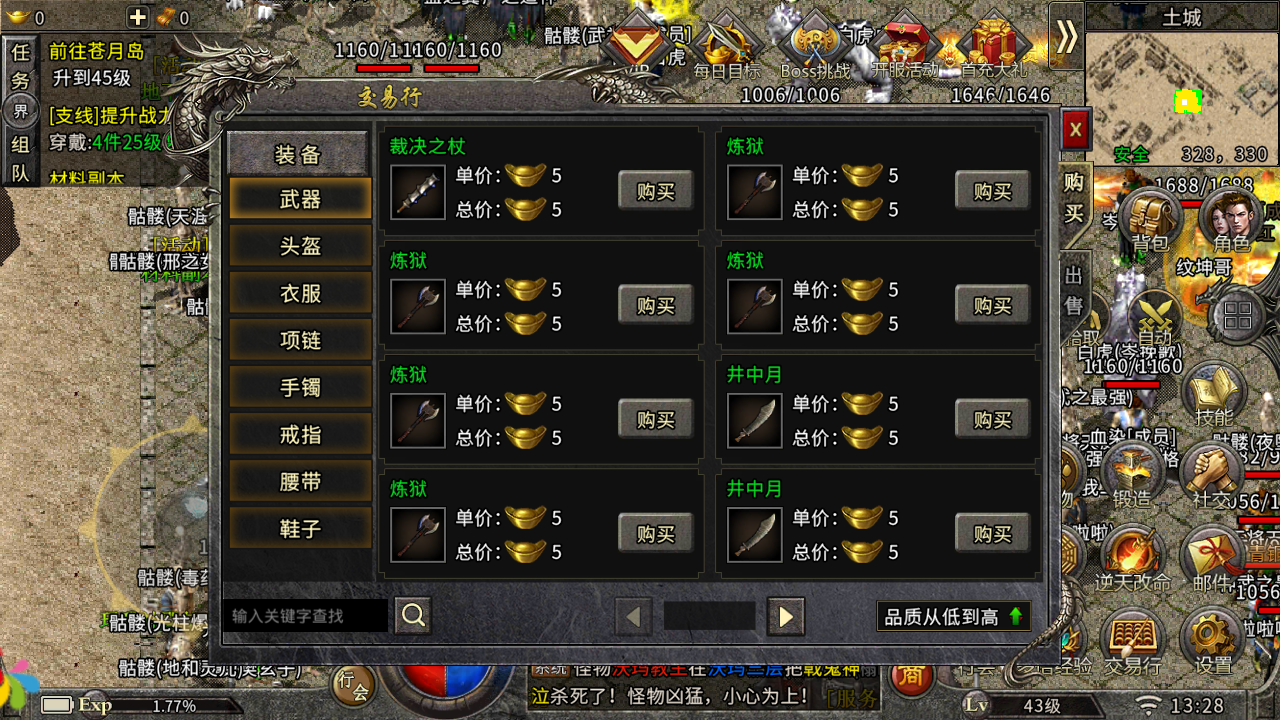Show the 手镯 bracelet listings
This screenshot has width=1280, height=720.
tap(300, 387)
